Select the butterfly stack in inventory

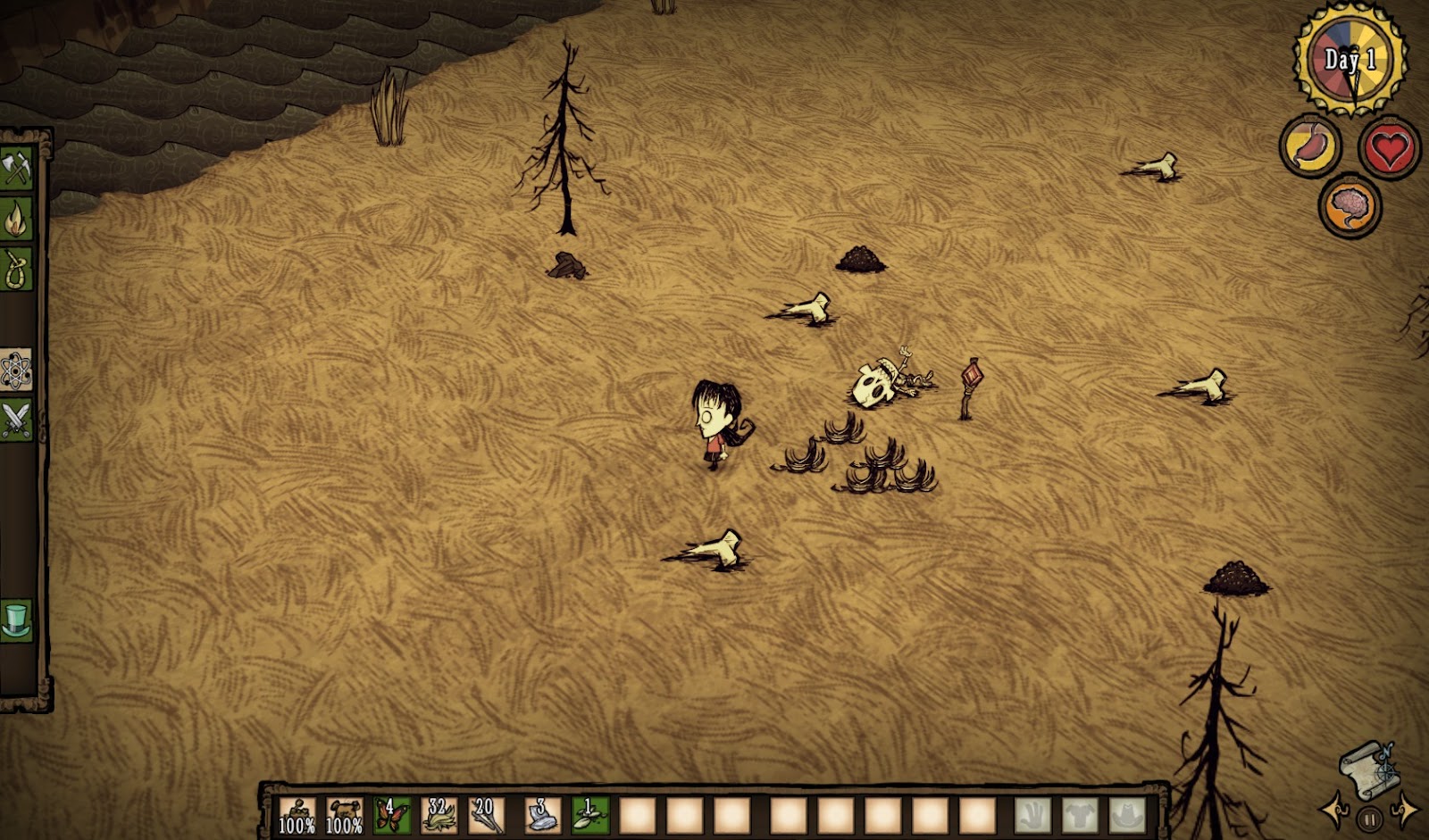[392, 814]
